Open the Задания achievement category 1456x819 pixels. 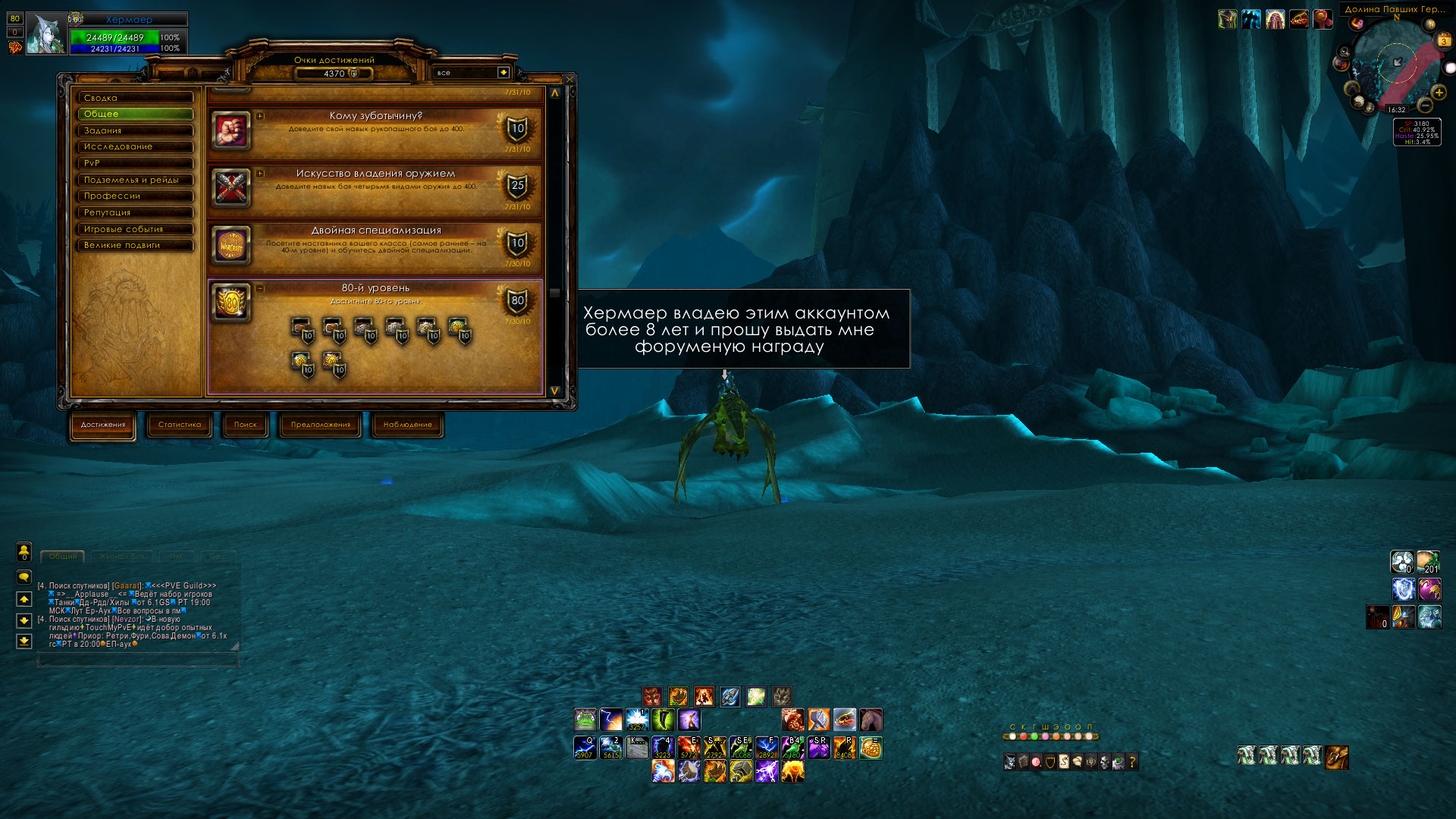click(135, 130)
